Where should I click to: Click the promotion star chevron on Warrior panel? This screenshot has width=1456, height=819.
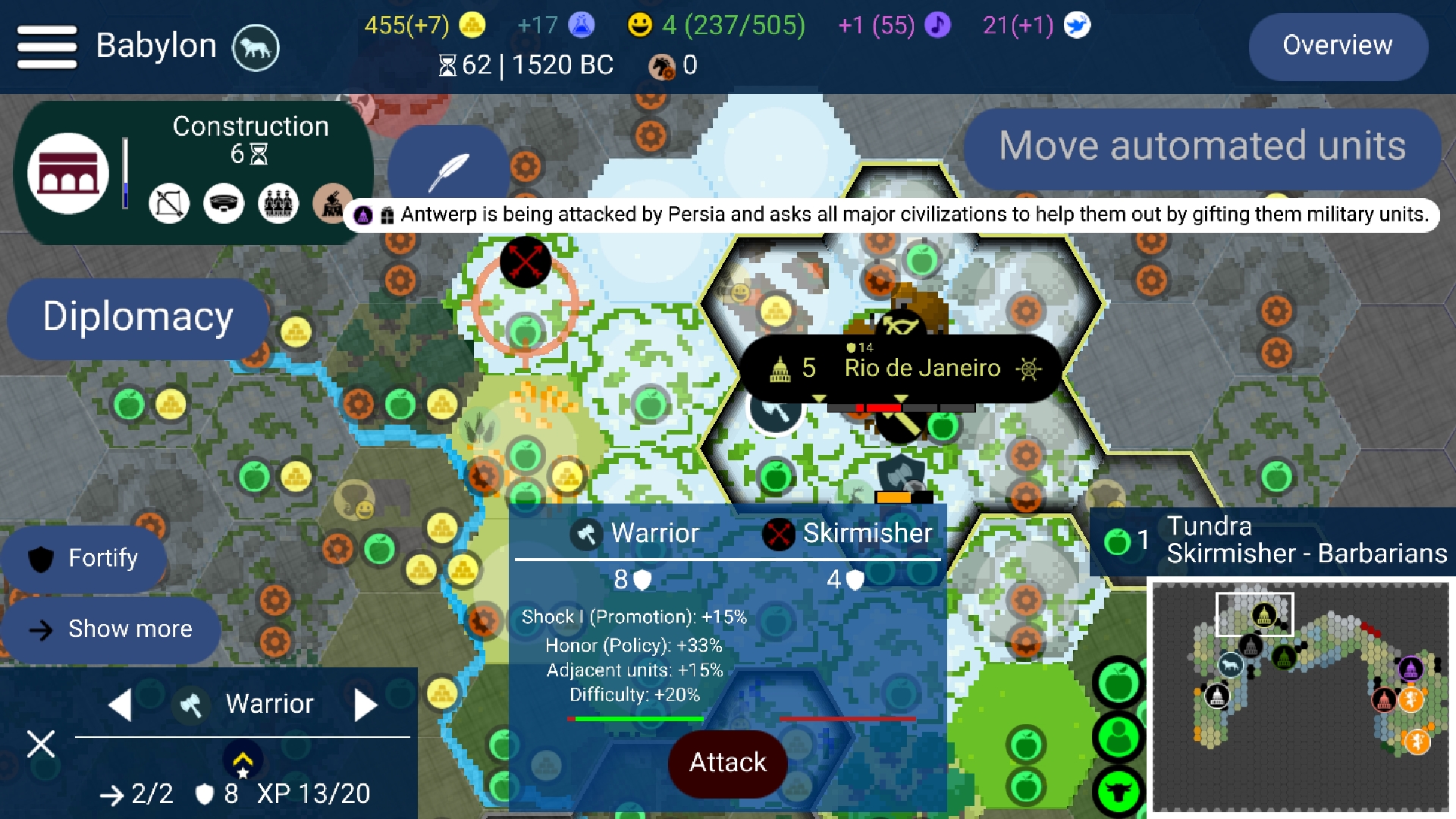point(243,761)
